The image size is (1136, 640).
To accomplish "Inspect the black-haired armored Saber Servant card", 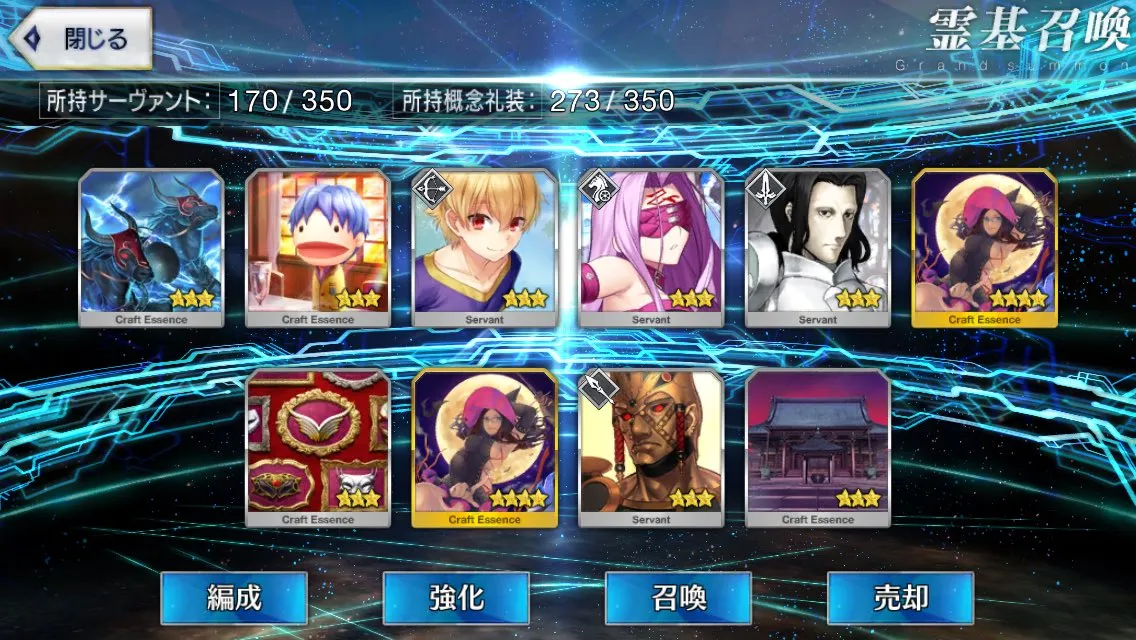I will pos(818,247).
